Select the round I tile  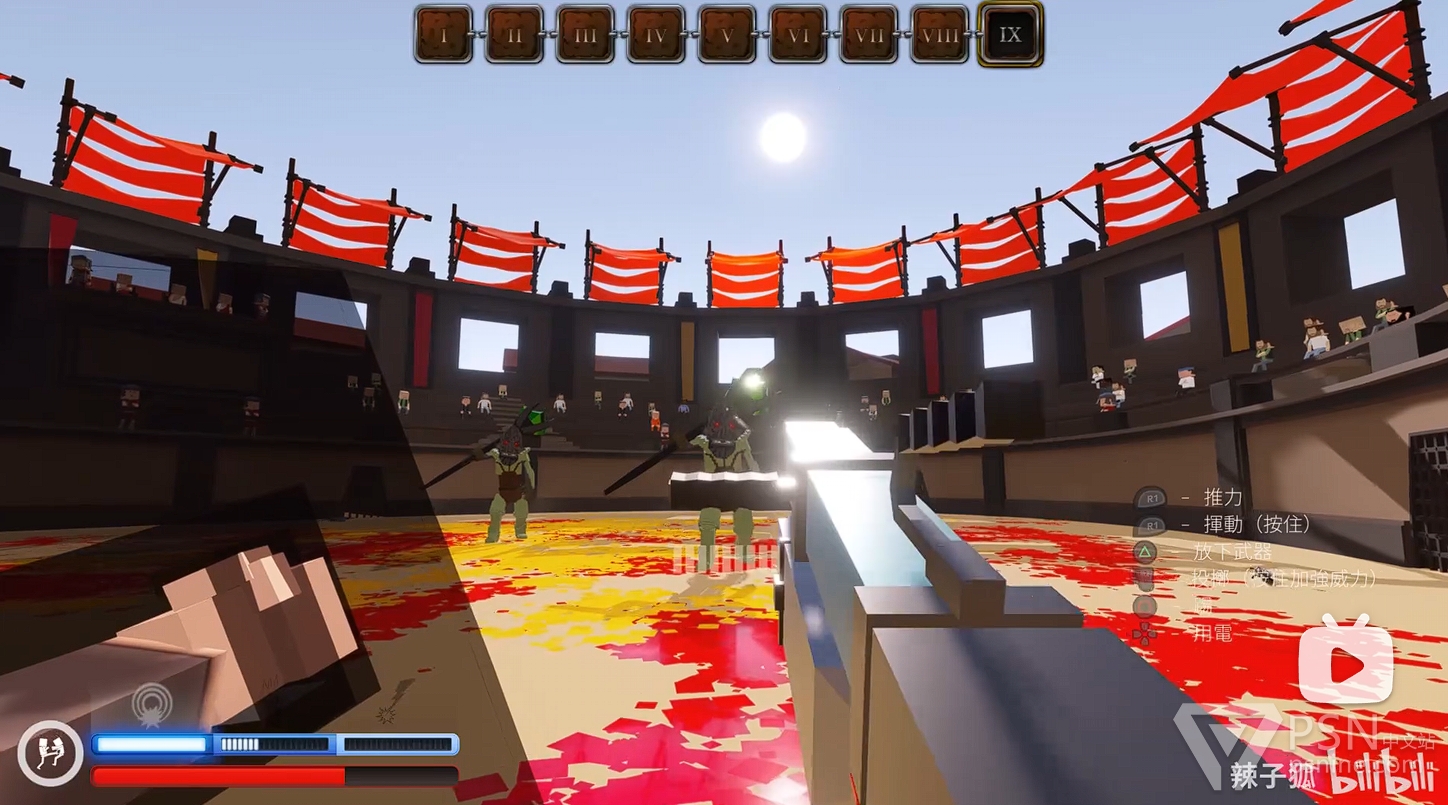[443, 35]
